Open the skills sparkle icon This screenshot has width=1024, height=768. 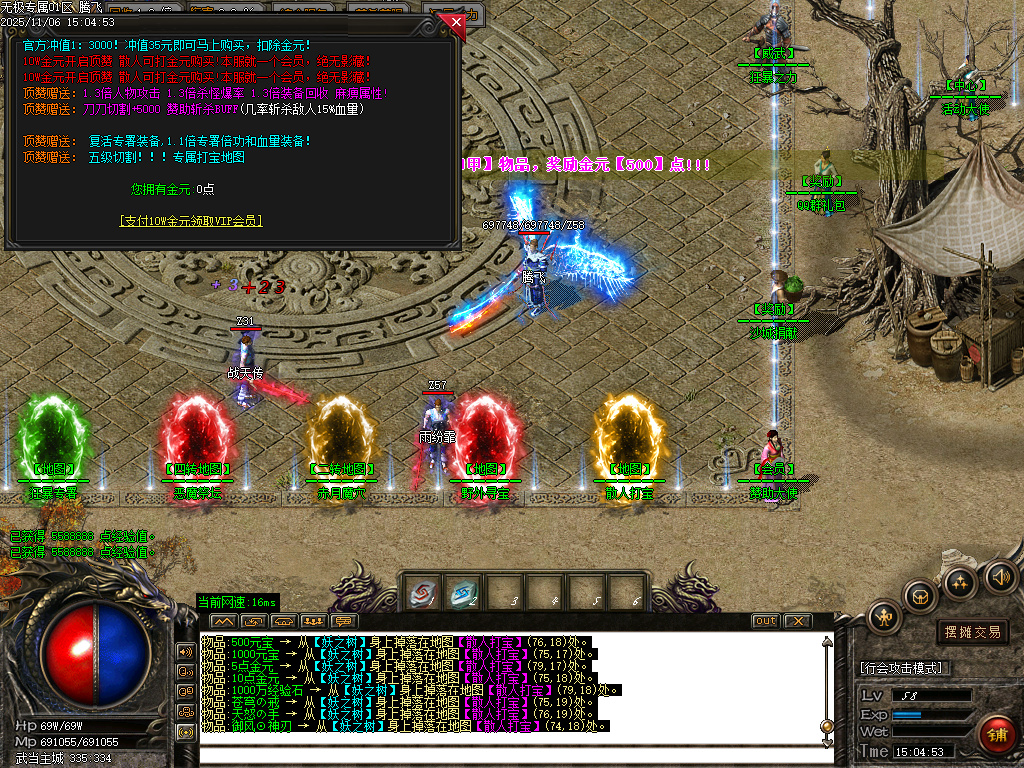pos(960,582)
